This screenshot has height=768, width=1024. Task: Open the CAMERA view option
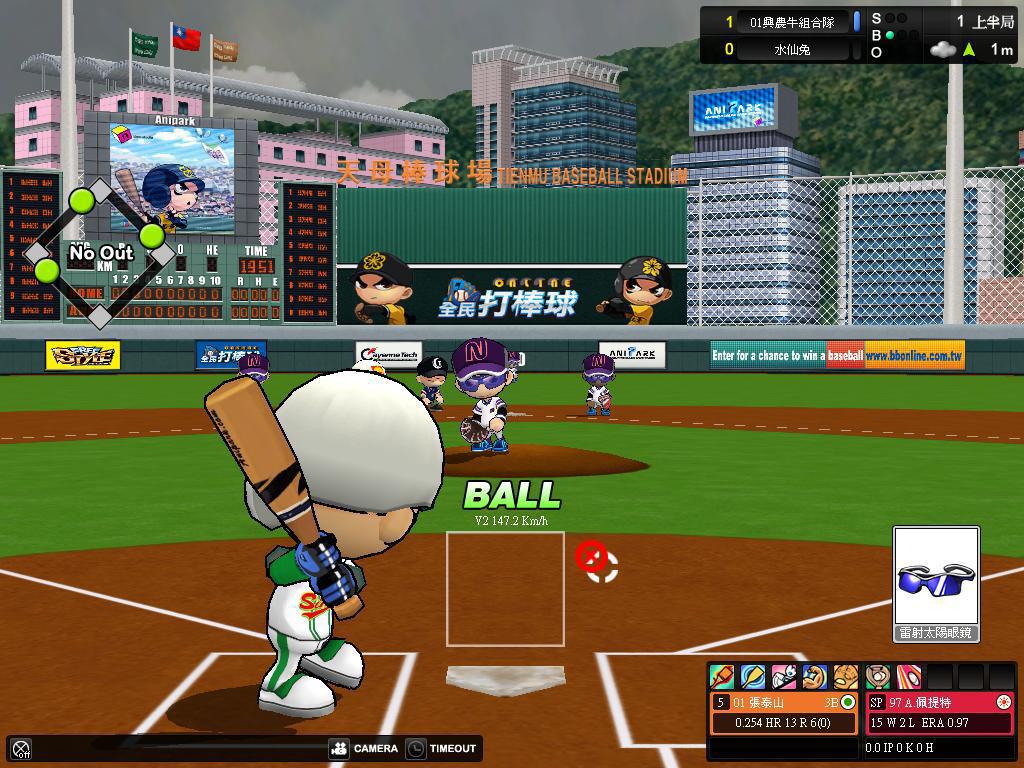(x=365, y=748)
